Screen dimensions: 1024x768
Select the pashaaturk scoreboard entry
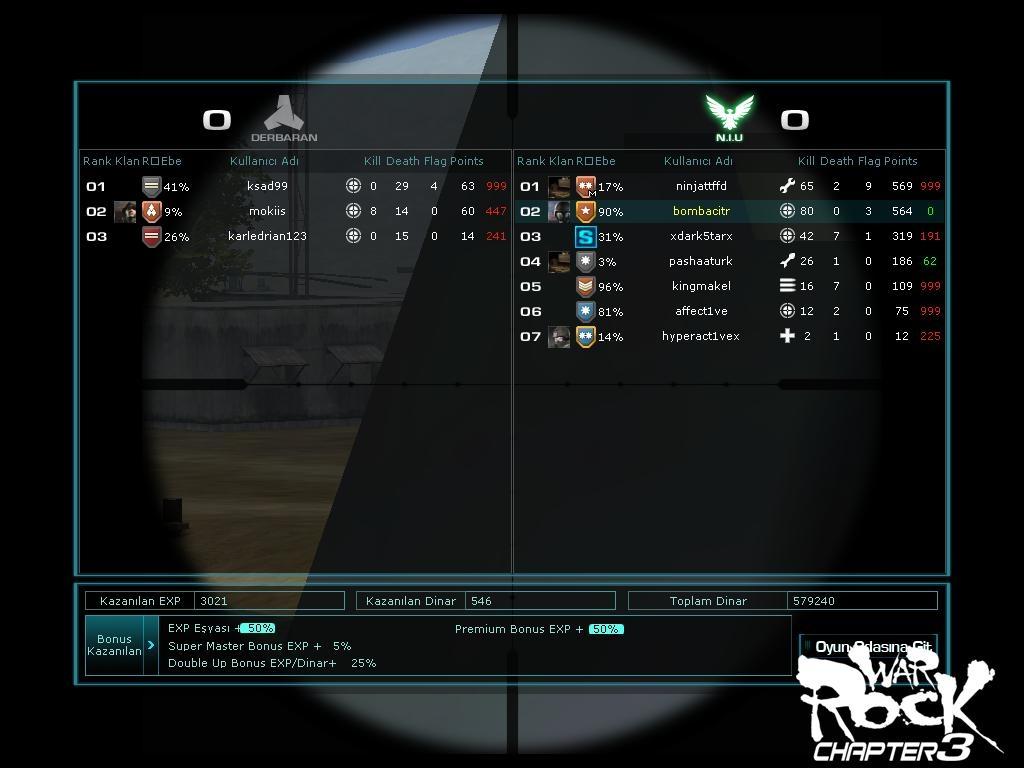[701, 261]
